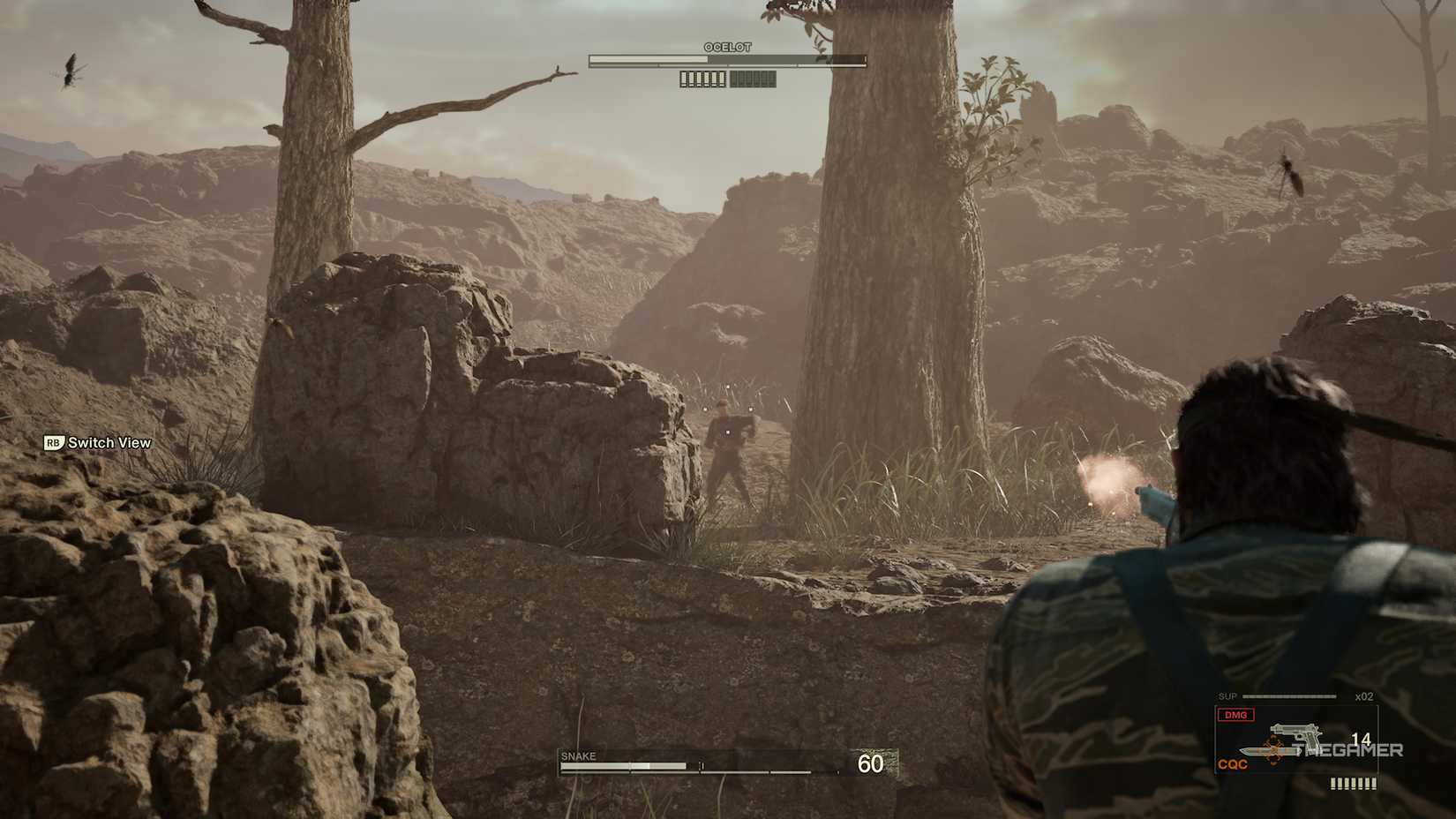Click the ammo count 14 next to the pistol
The image size is (1456, 819).
tap(1361, 740)
